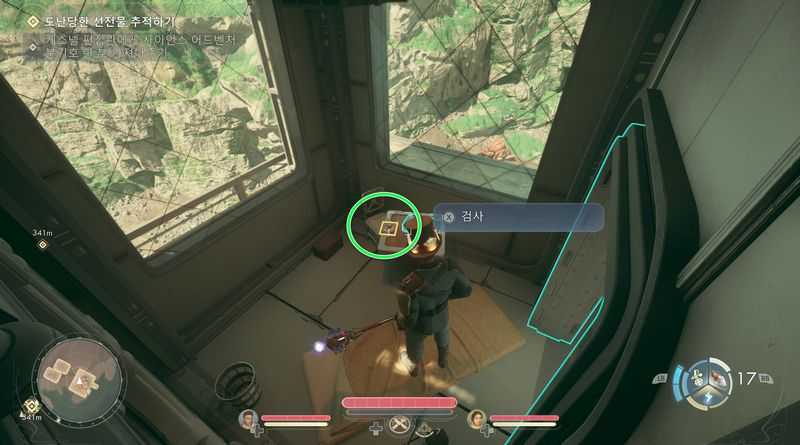Click the right companion portrait
Image resolution: width=800 pixels, height=445 pixels.
pos(477,418)
